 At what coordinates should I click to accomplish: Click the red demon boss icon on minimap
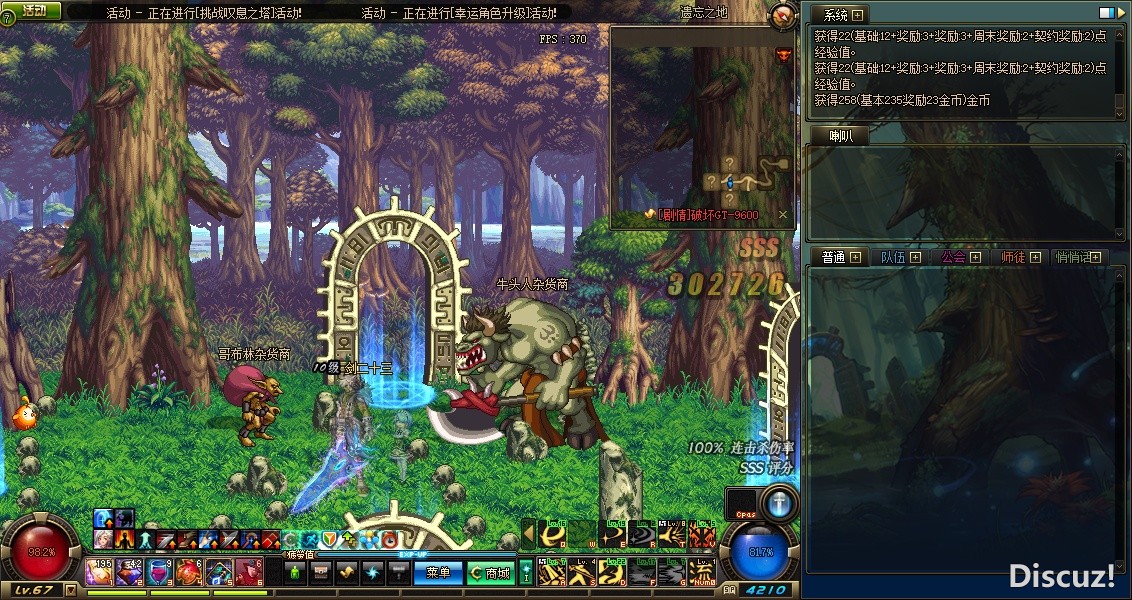coord(782,53)
